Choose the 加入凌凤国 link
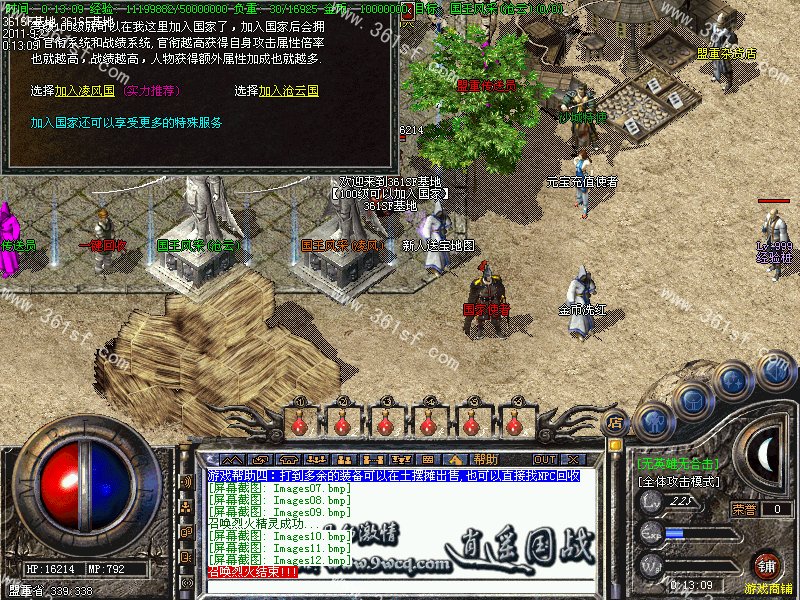The height and width of the screenshot is (600, 800). pos(87,90)
